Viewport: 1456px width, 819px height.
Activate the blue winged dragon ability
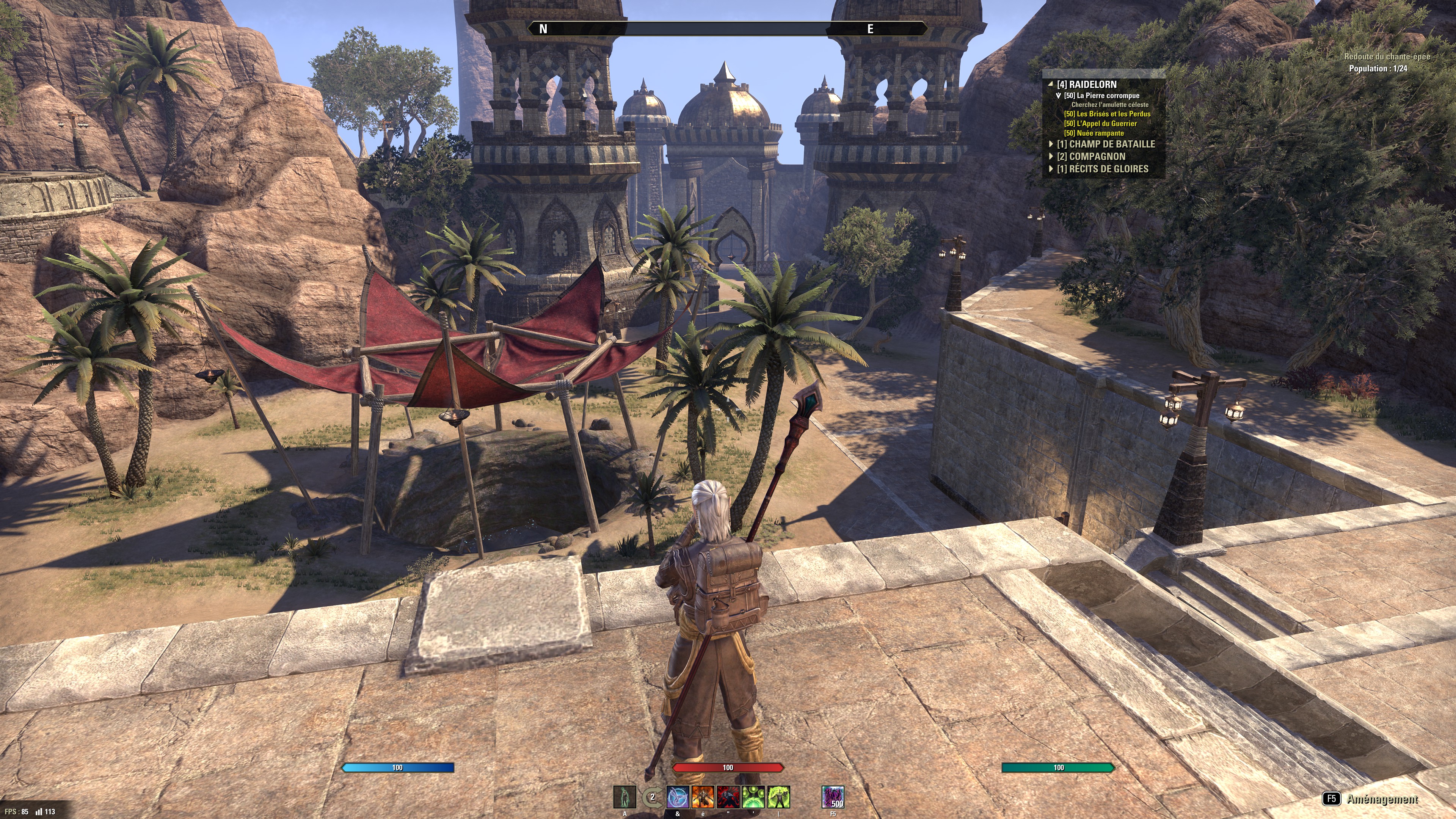(678, 797)
